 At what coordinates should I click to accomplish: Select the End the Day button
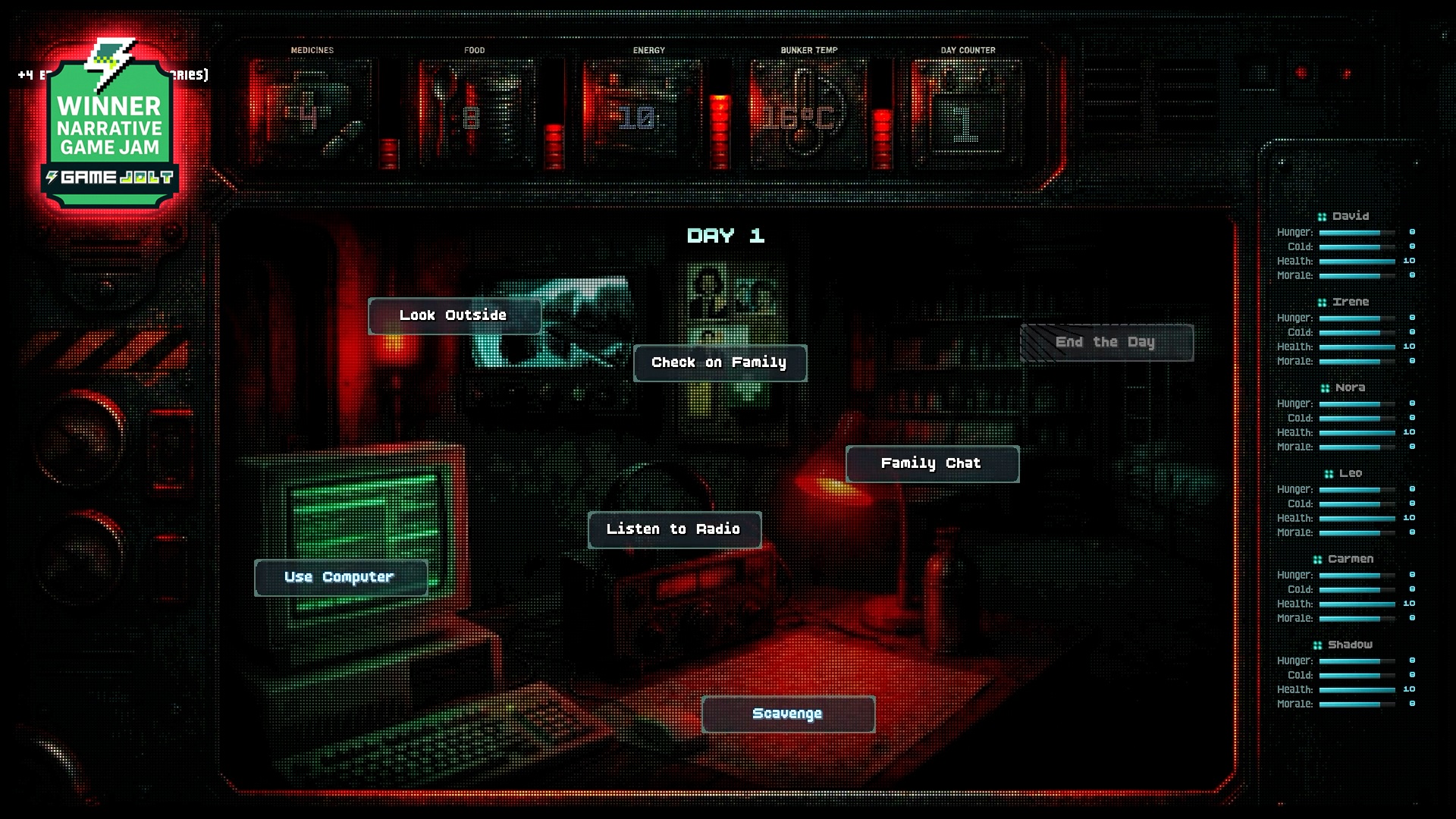(x=1106, y=342)
